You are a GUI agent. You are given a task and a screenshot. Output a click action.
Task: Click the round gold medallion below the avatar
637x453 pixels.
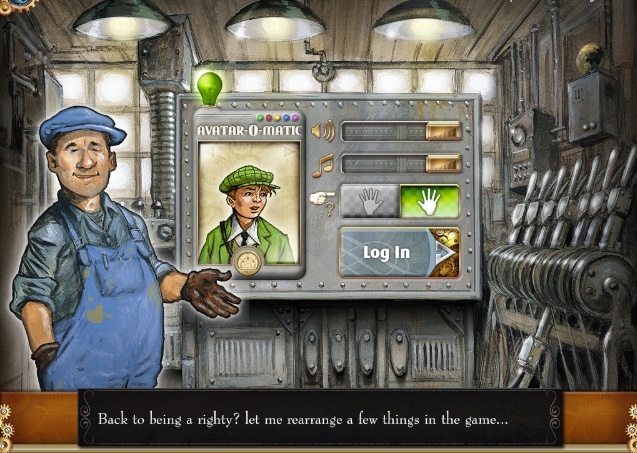coord(248,262)
